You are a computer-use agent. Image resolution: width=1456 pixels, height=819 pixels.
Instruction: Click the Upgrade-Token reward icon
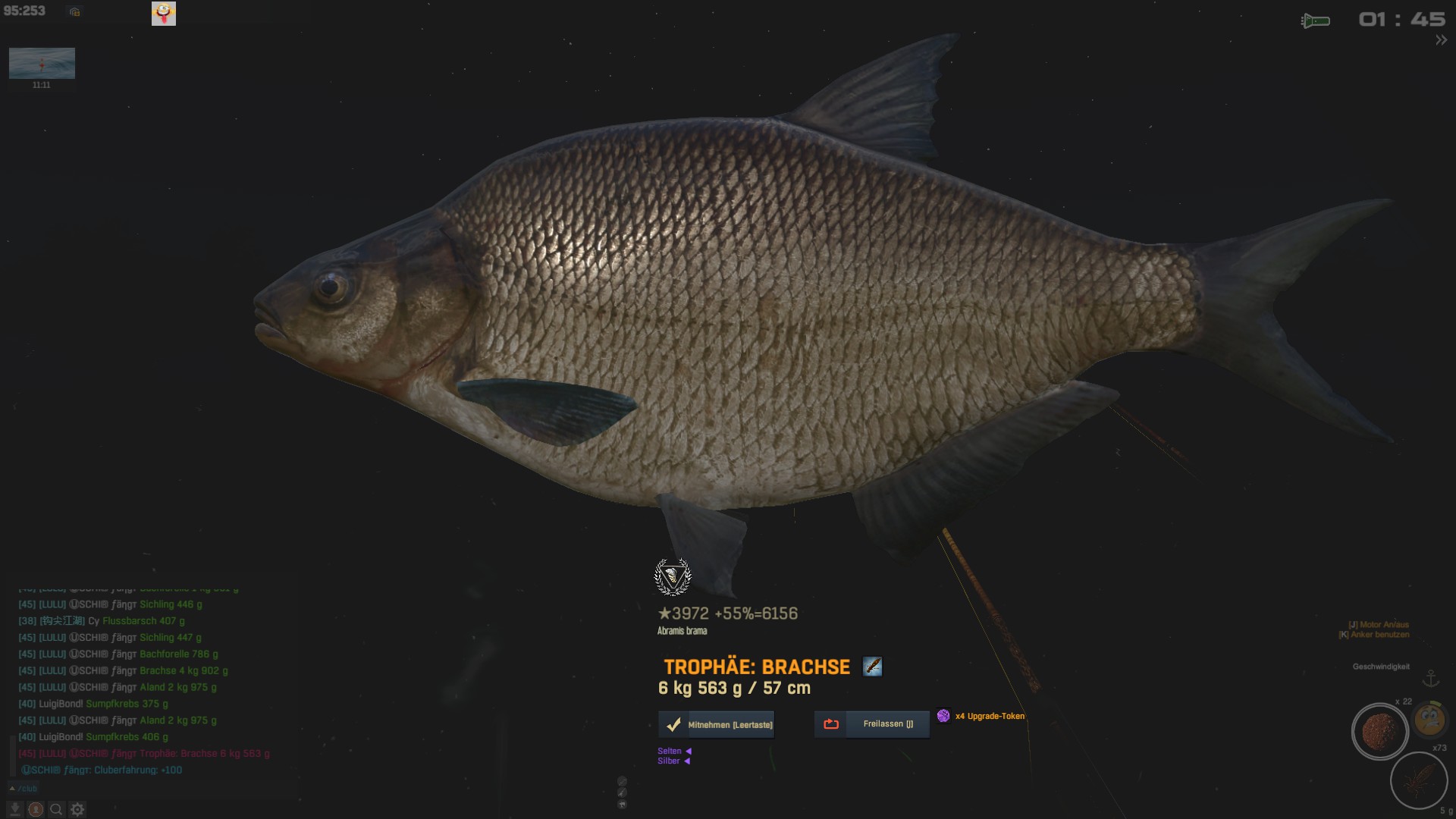tap(943, 716)
